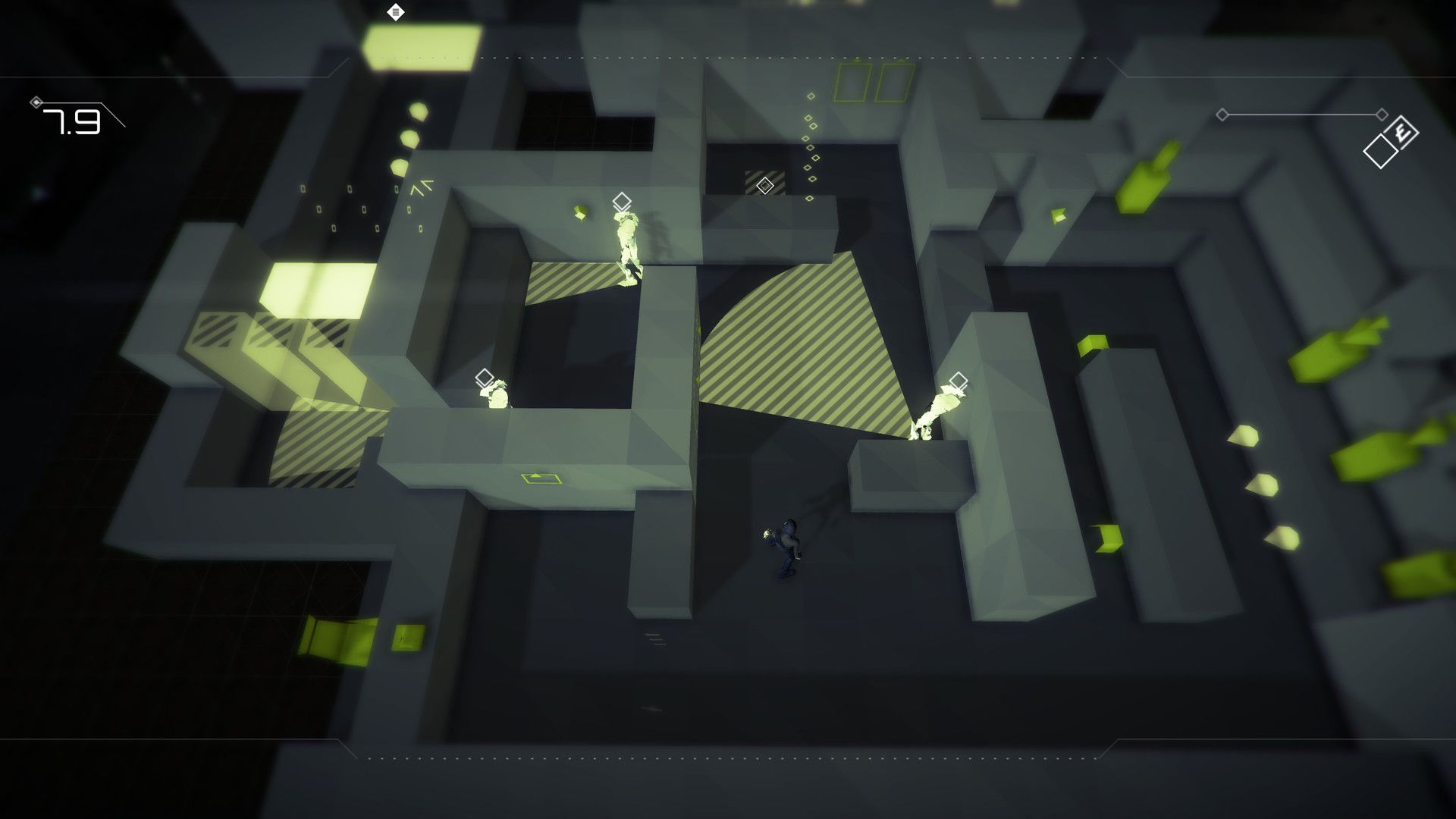Viewport: 1456px width, 819px height.
Task: Select the empty gadget slot diamond
Action: pyautogui.click(x=1379, y=151)
